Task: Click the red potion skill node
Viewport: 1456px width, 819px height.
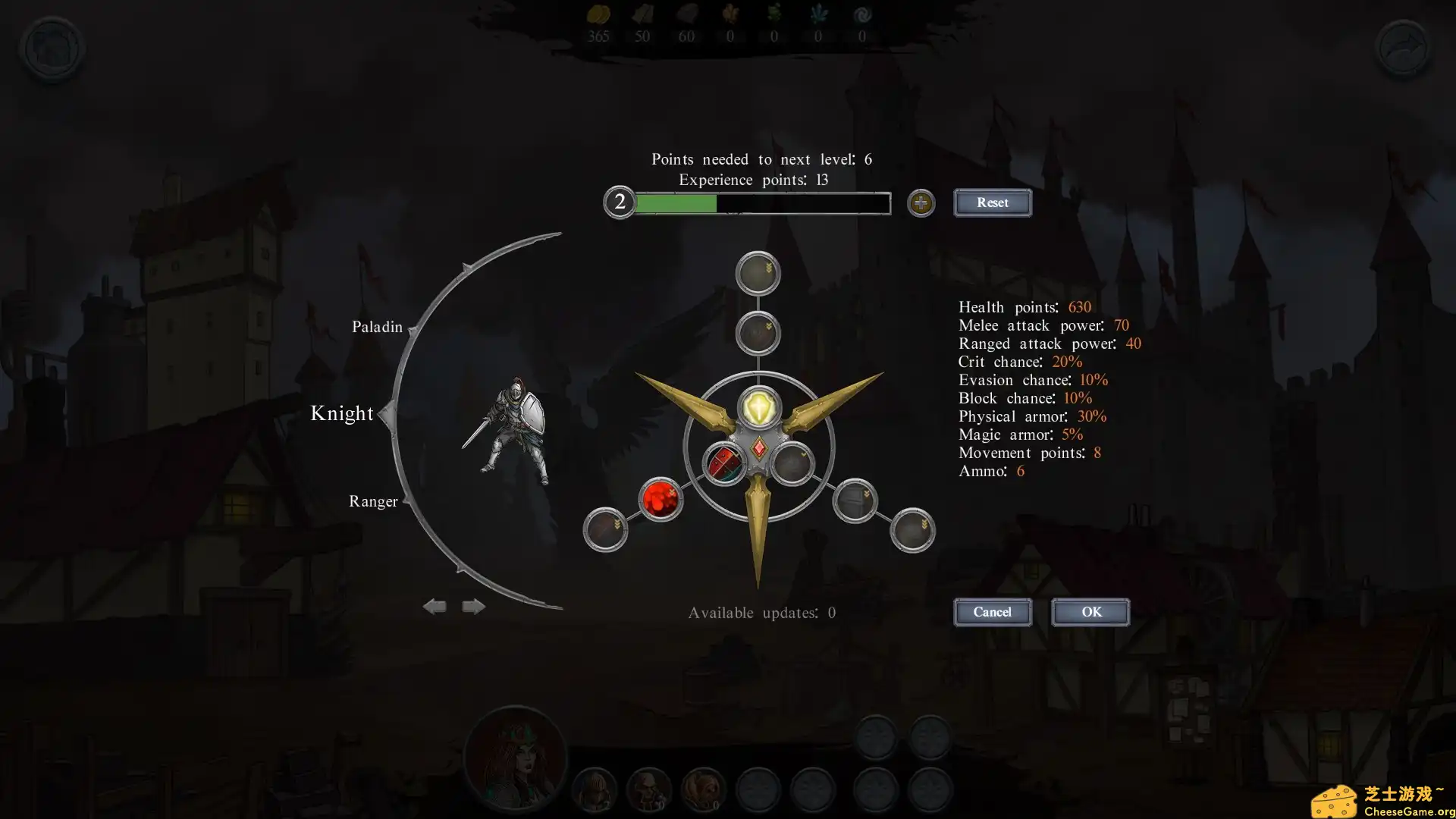Action: click(x=659, y=500)
